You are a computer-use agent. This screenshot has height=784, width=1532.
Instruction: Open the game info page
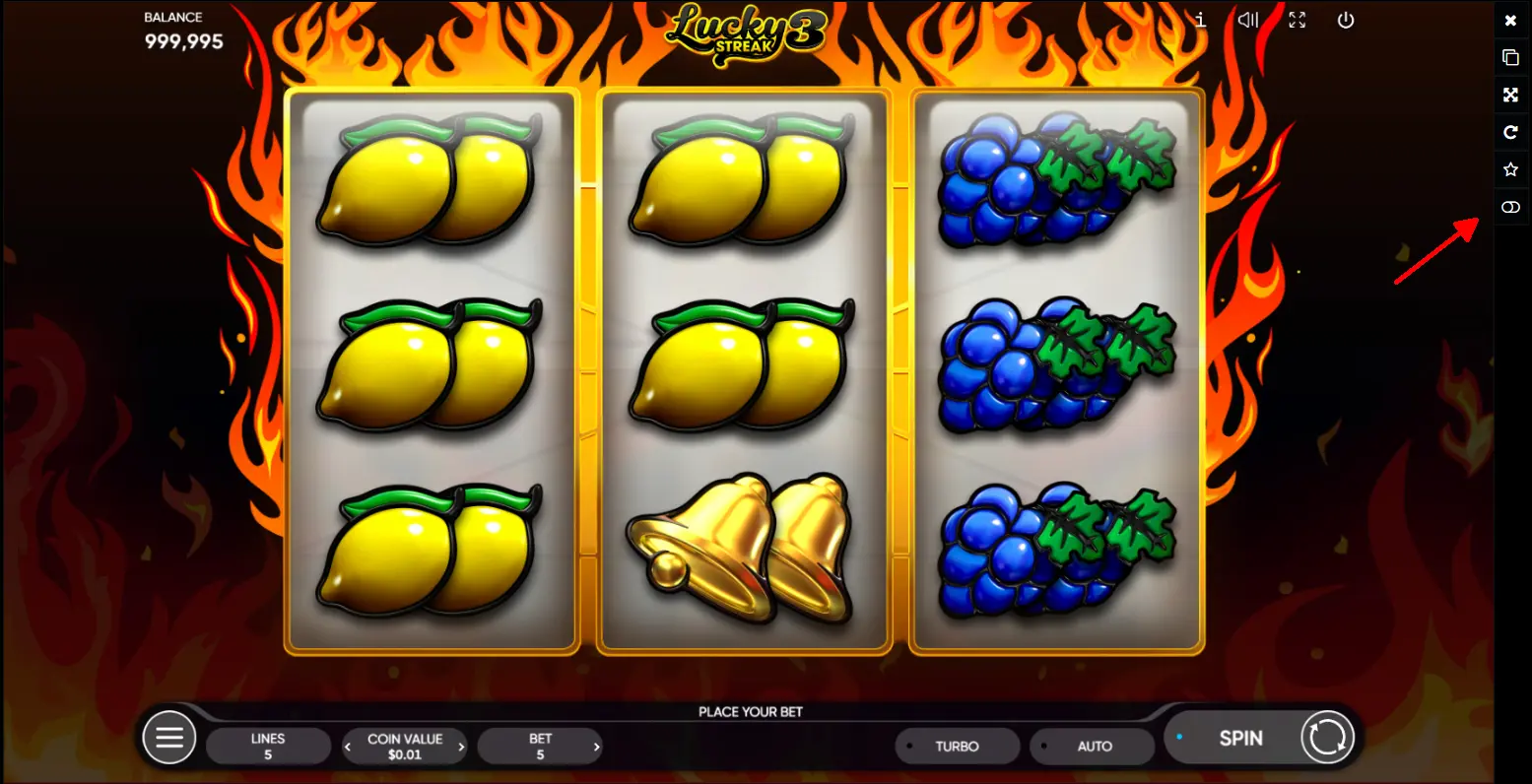pos(1200,20)
